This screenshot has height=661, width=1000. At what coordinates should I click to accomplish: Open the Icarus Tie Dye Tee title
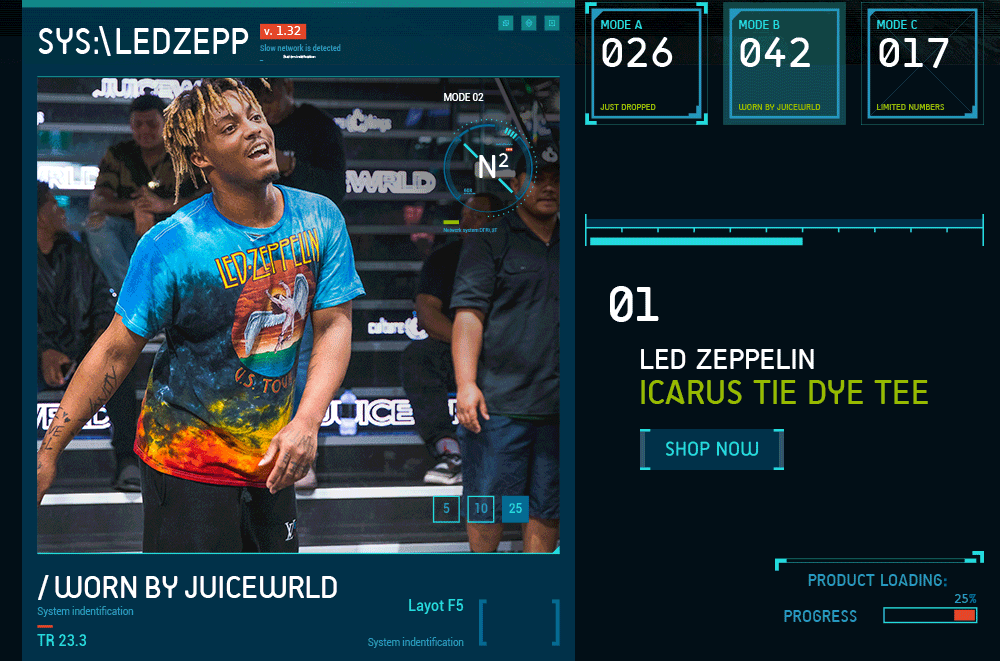pos(783,392)
